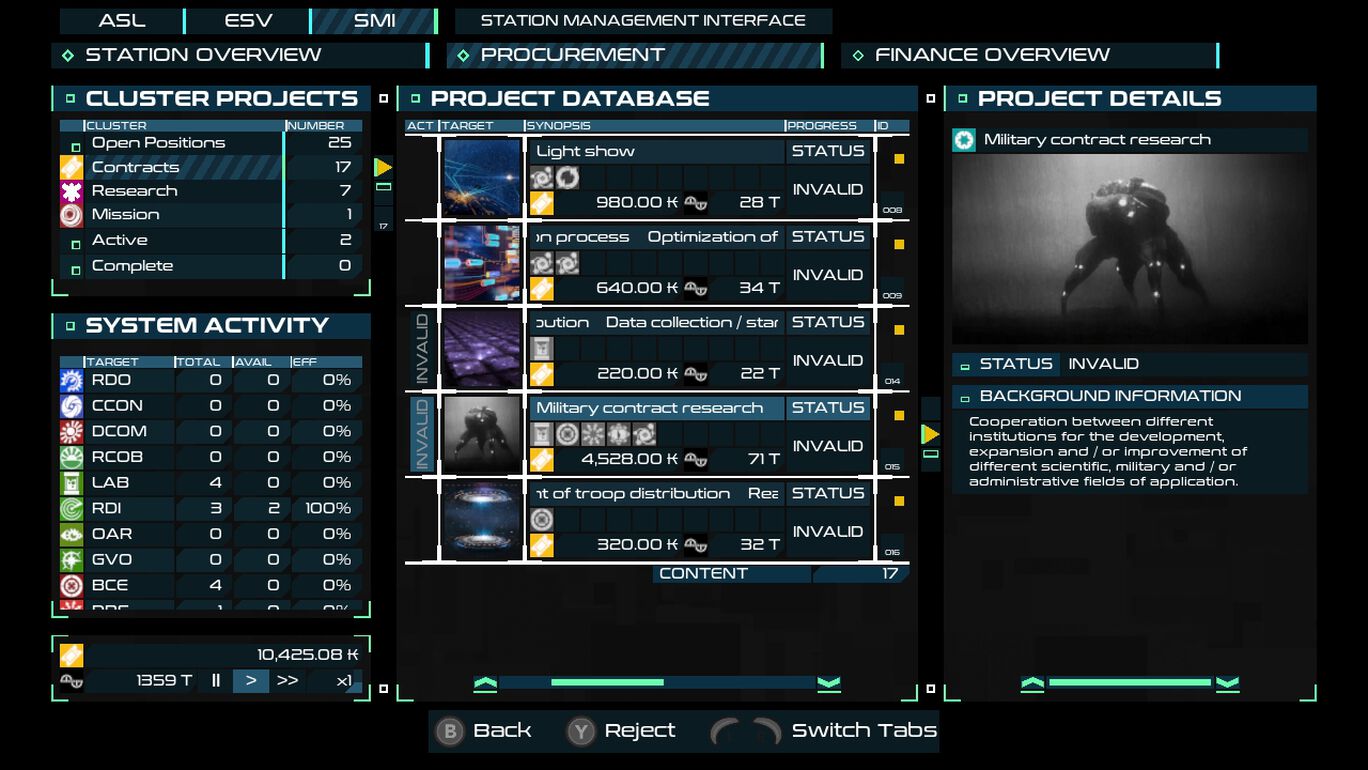Pause the game time
Viewport: 1368px width, 770px height.
coord(216,681)
